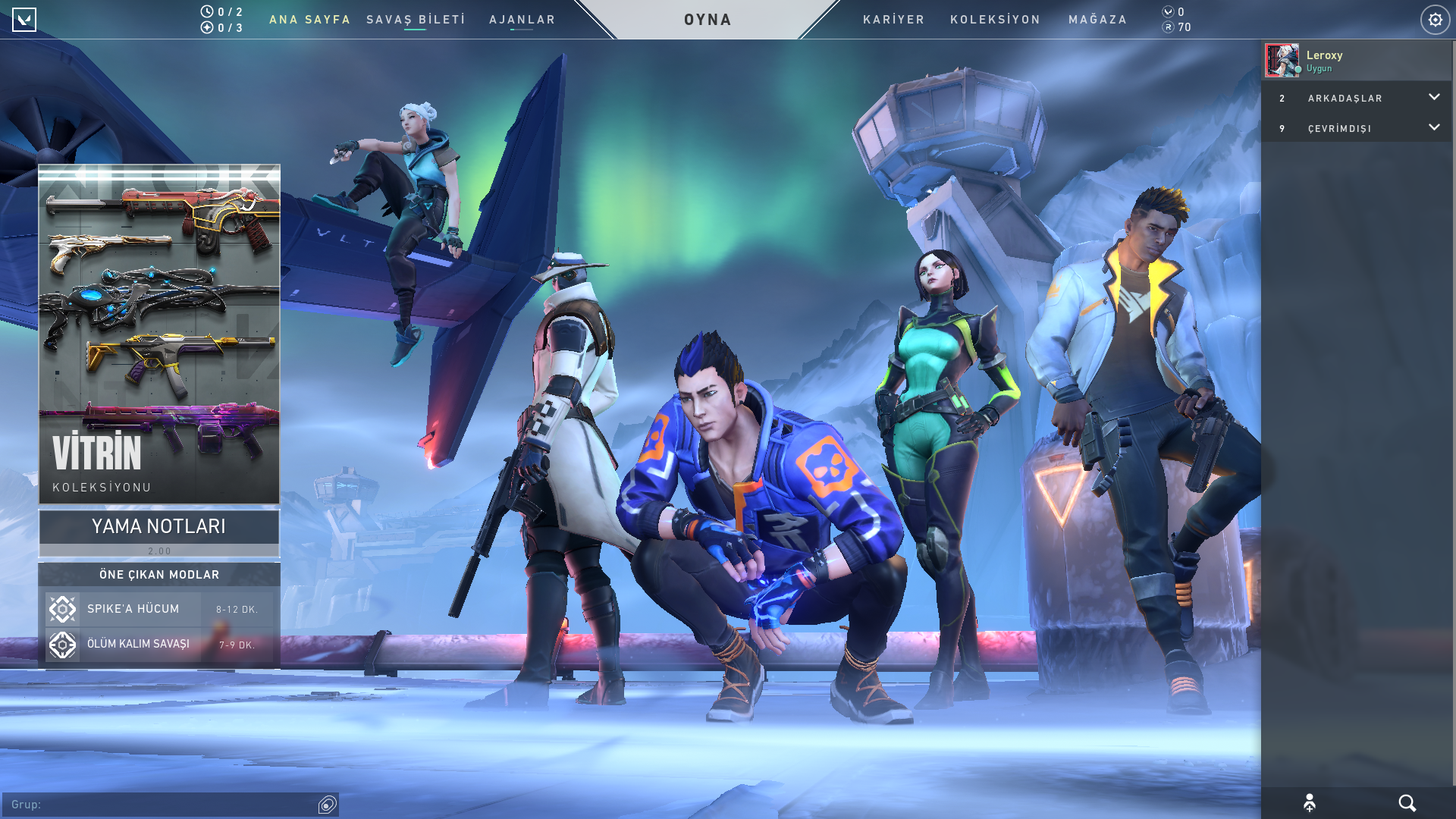The height and width of the screenshot is (819, 1456).
Task: Visit the MAĞAZA store tab
Action: 1097,20
